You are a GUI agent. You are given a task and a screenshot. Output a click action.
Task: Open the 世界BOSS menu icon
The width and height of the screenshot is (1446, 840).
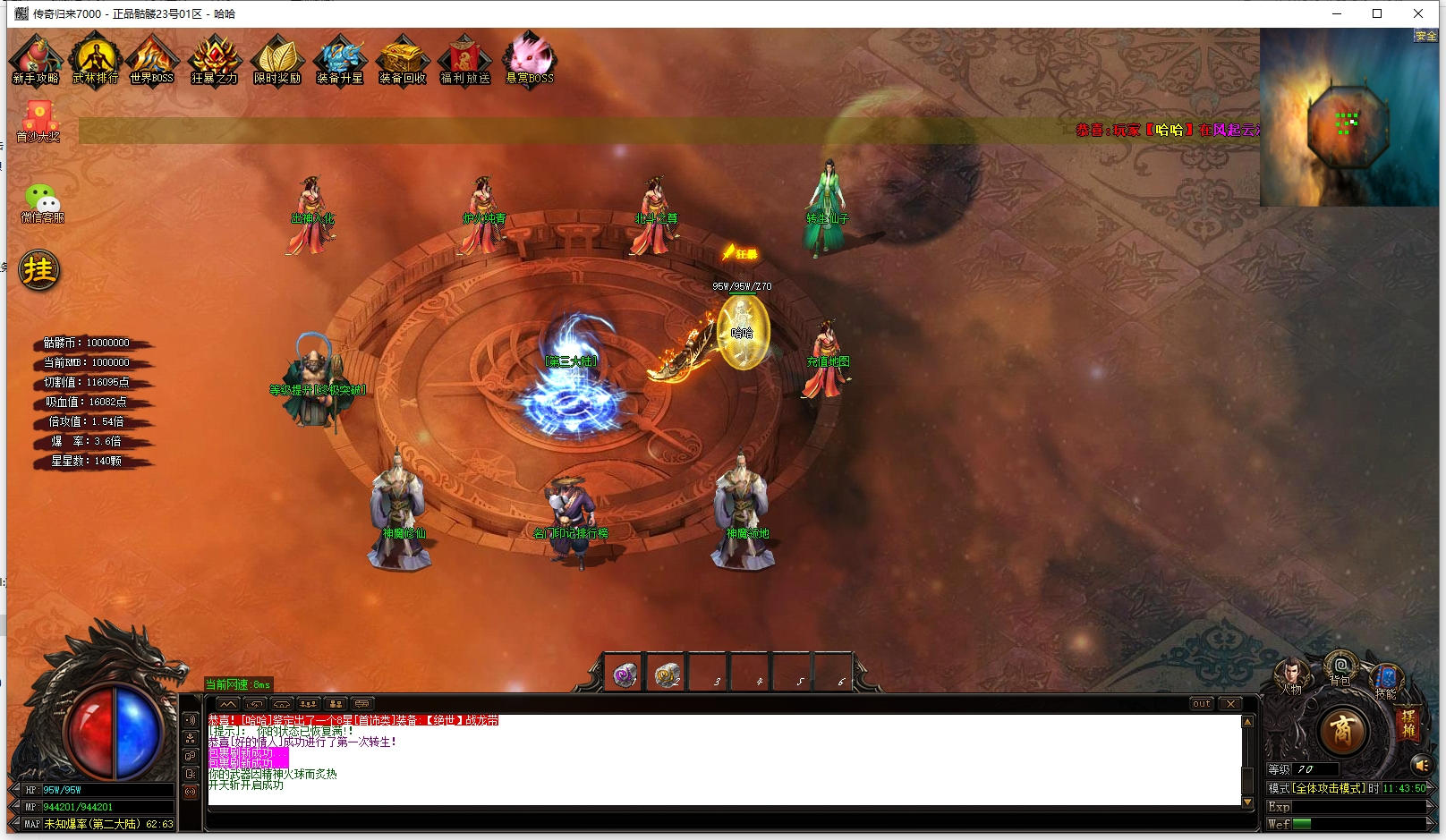click(x=152, y=59)
